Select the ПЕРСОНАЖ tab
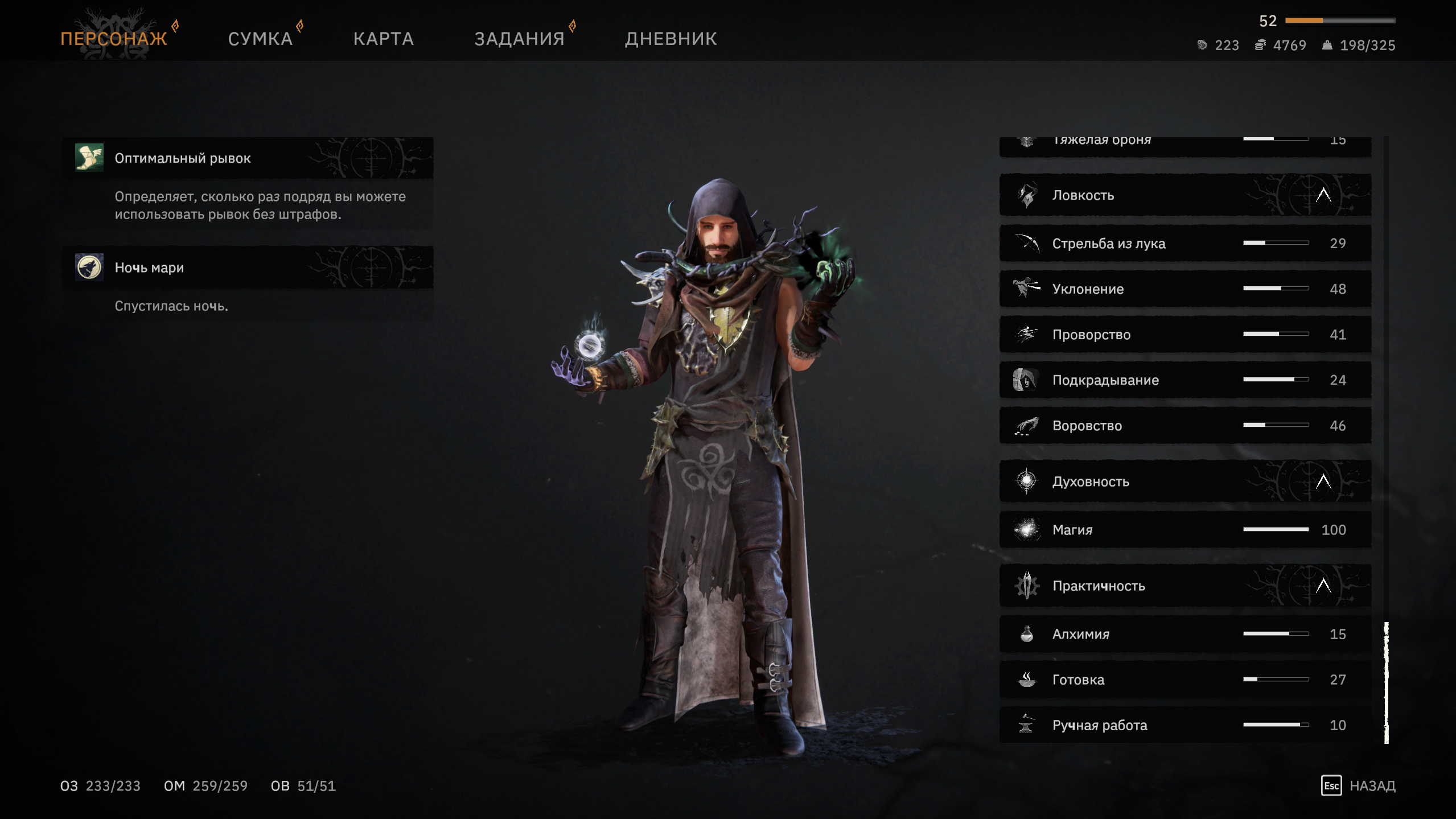This screenshot has width=1456, height=819. pos(114,39)
